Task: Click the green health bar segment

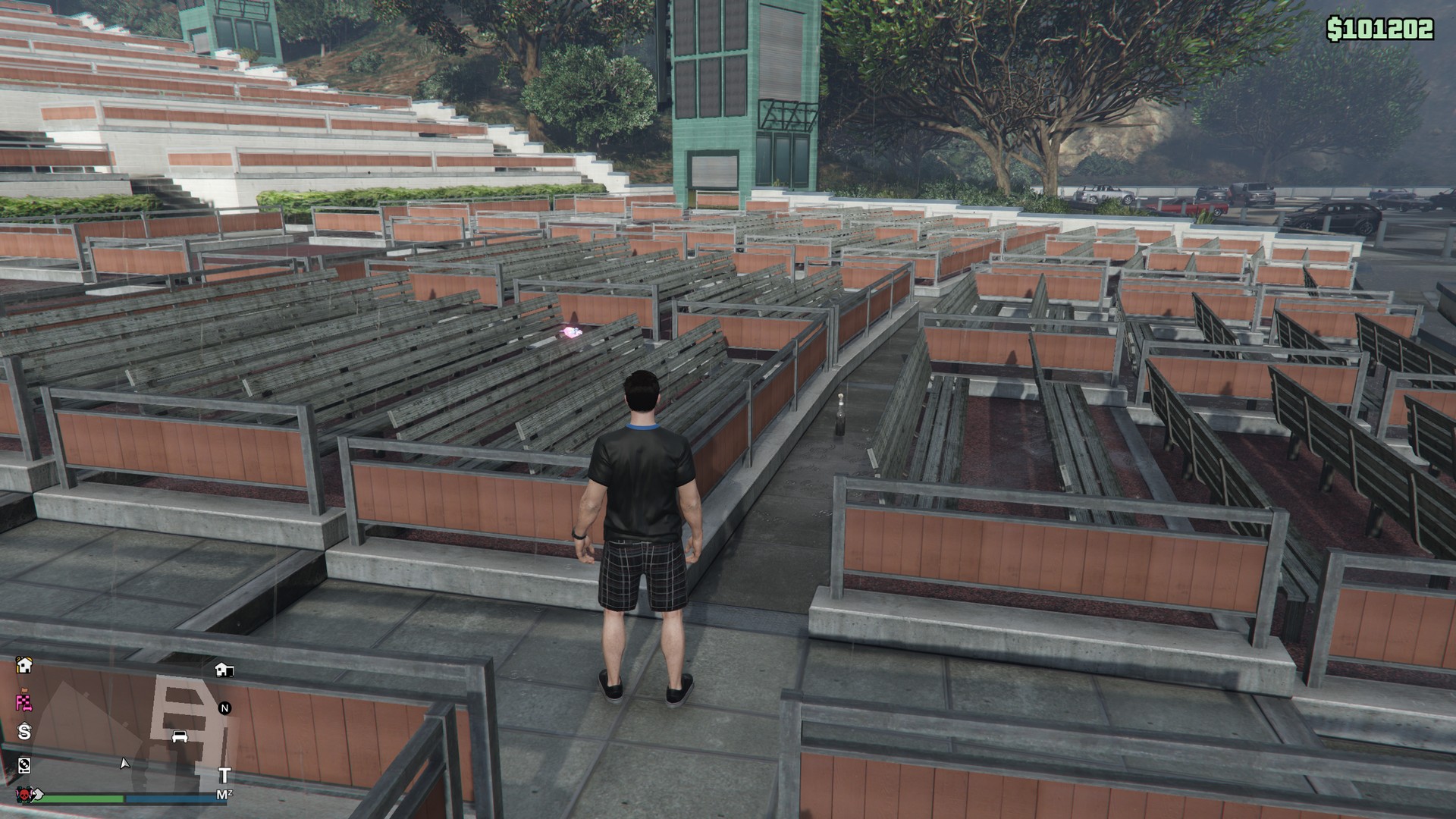Action: 84,799
